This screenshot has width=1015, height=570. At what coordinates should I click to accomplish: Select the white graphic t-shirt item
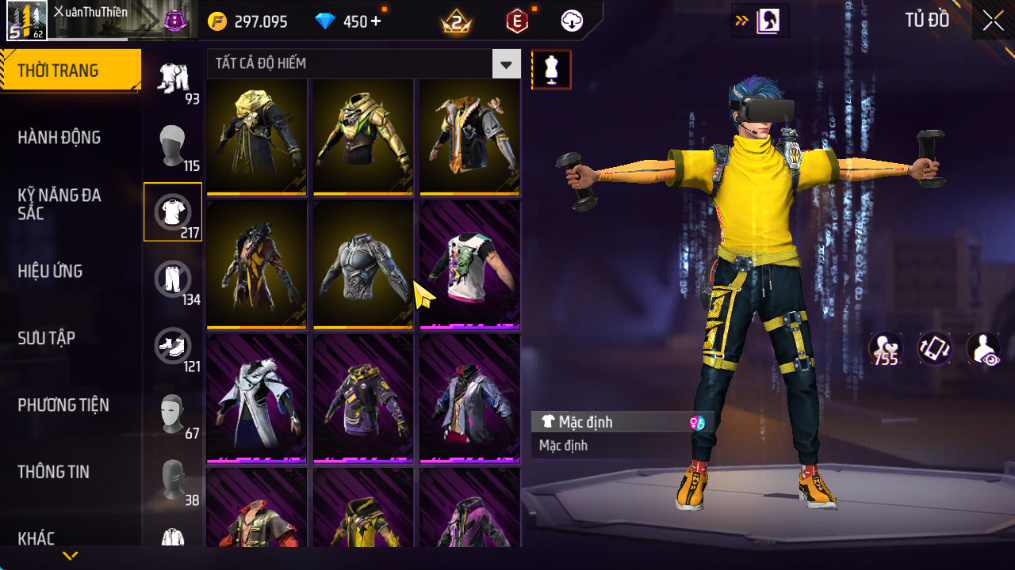click(x=469, y=264)
